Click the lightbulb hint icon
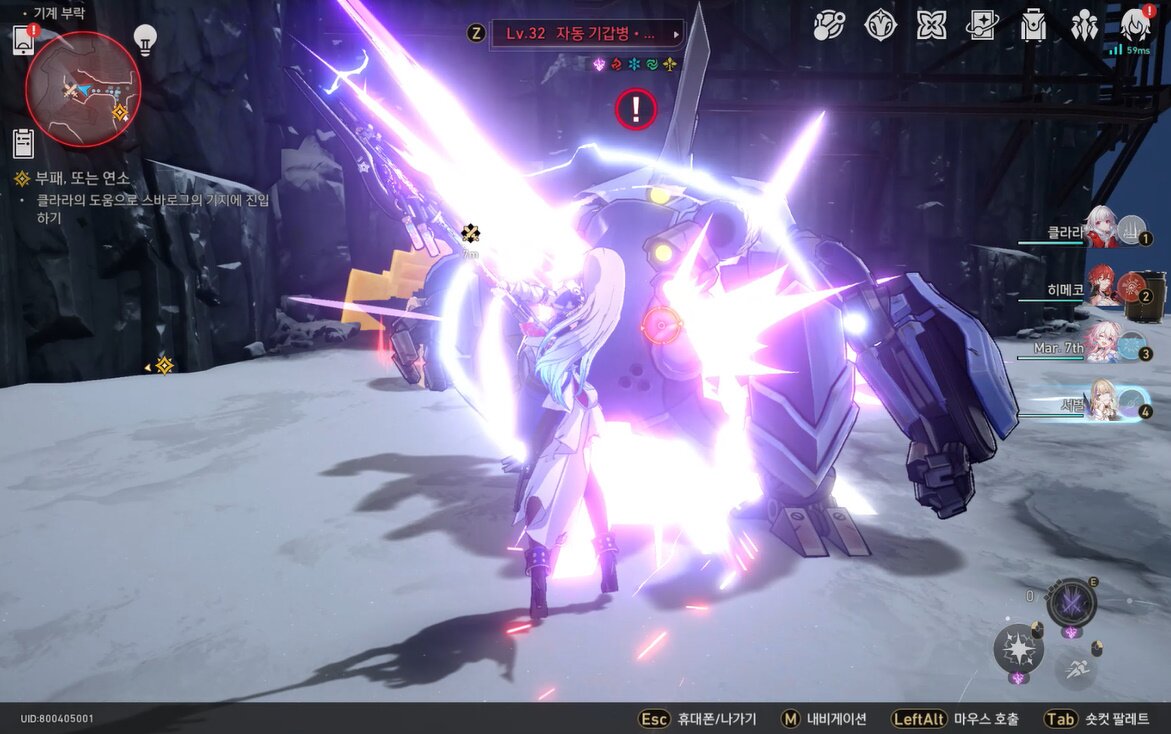Viewport: 1171px width, 734px height. [146, 39]
